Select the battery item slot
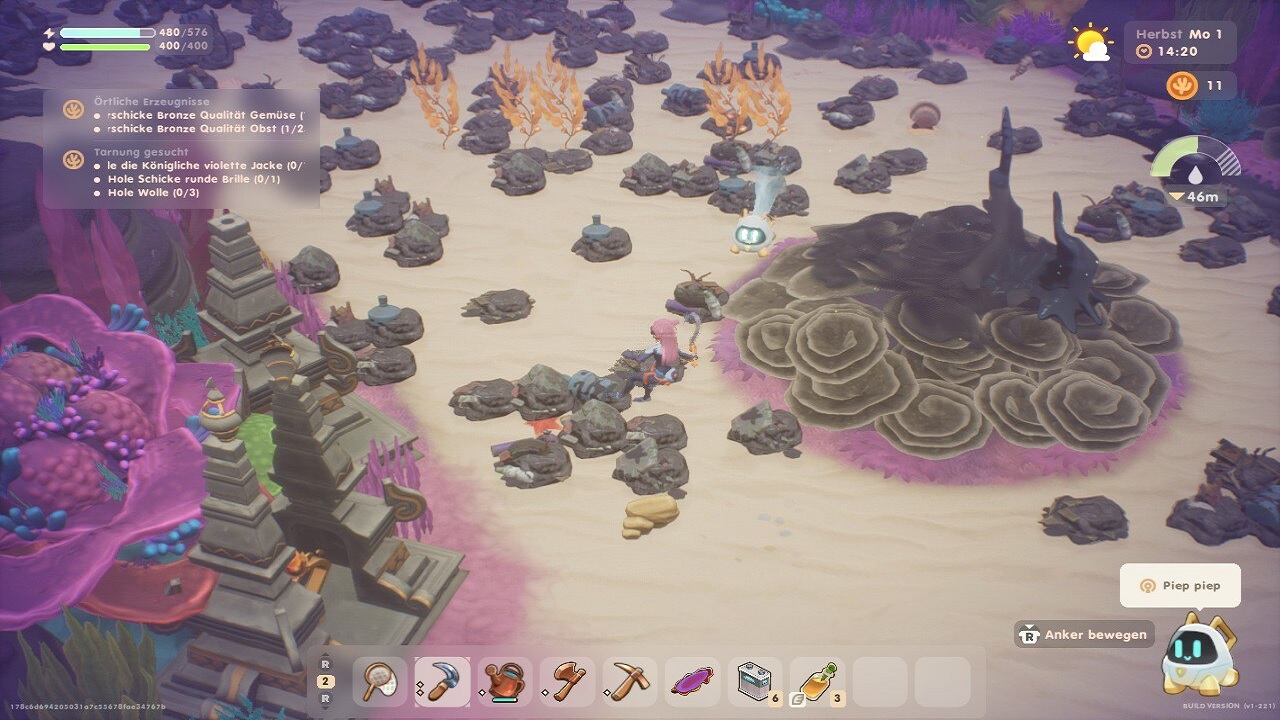Viewport: 1280px width, 720px height. pos(755,682)
